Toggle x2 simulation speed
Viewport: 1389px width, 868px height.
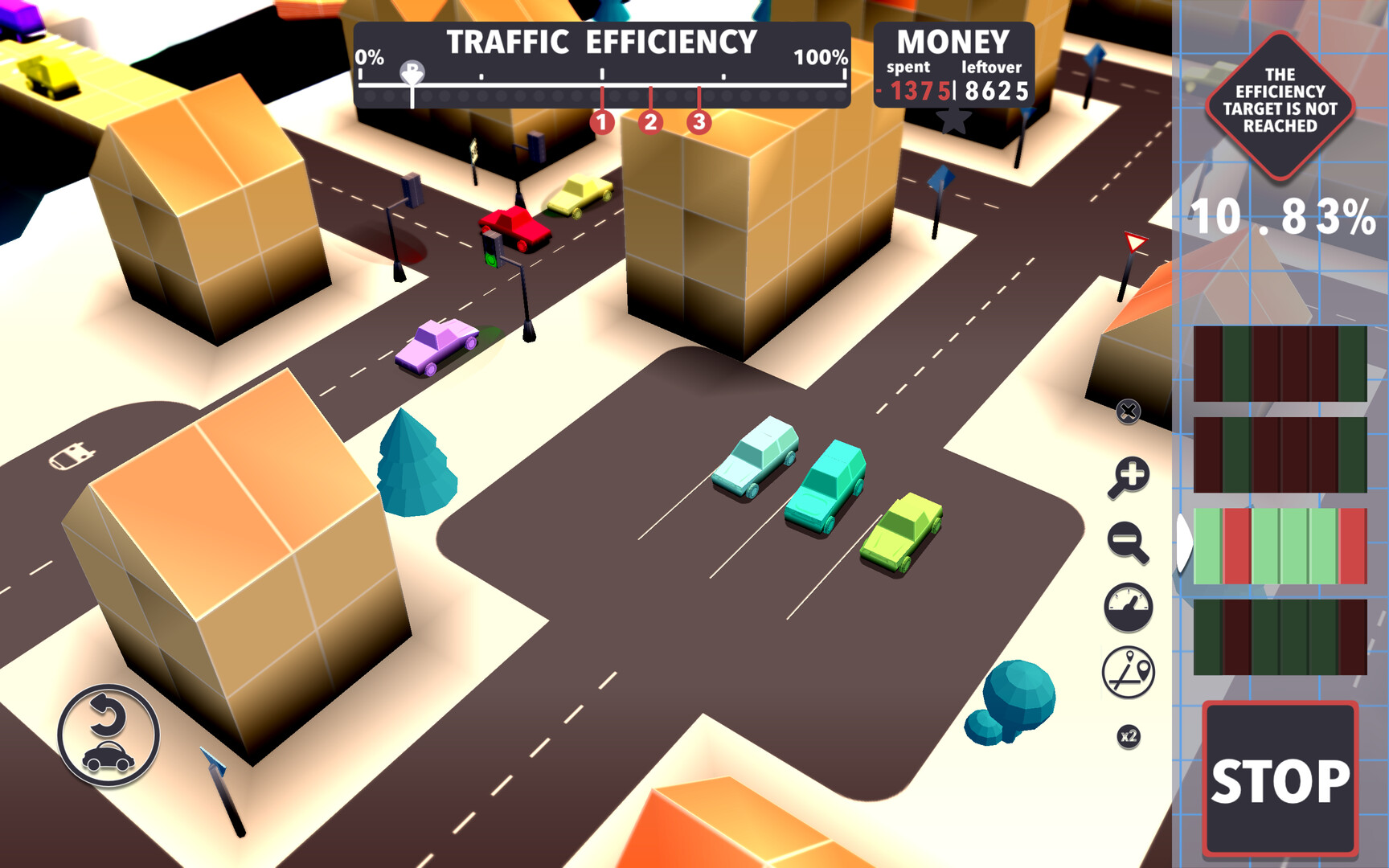click(x=1129, y=735)
